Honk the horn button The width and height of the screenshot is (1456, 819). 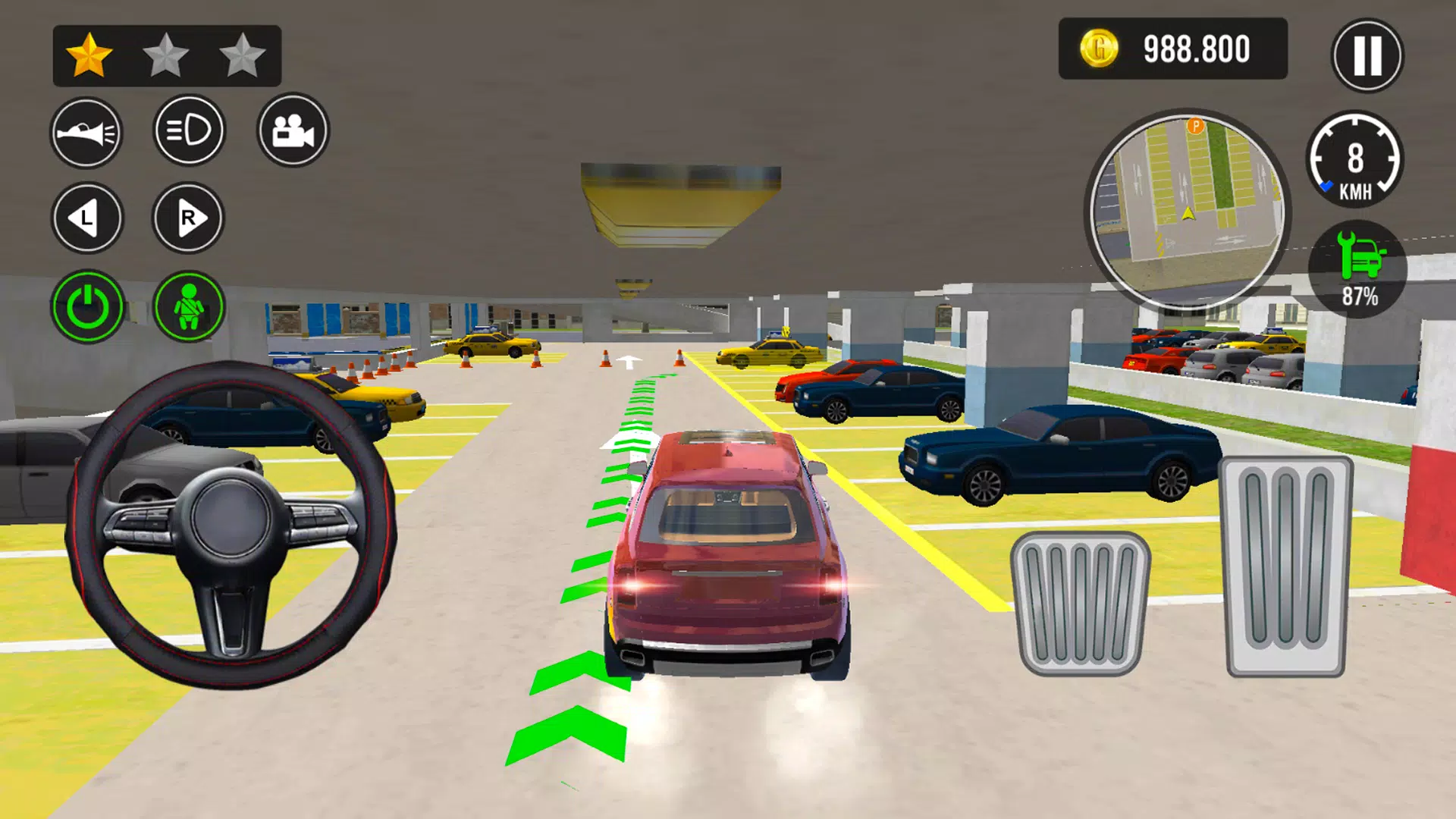(x=86, y=133)
